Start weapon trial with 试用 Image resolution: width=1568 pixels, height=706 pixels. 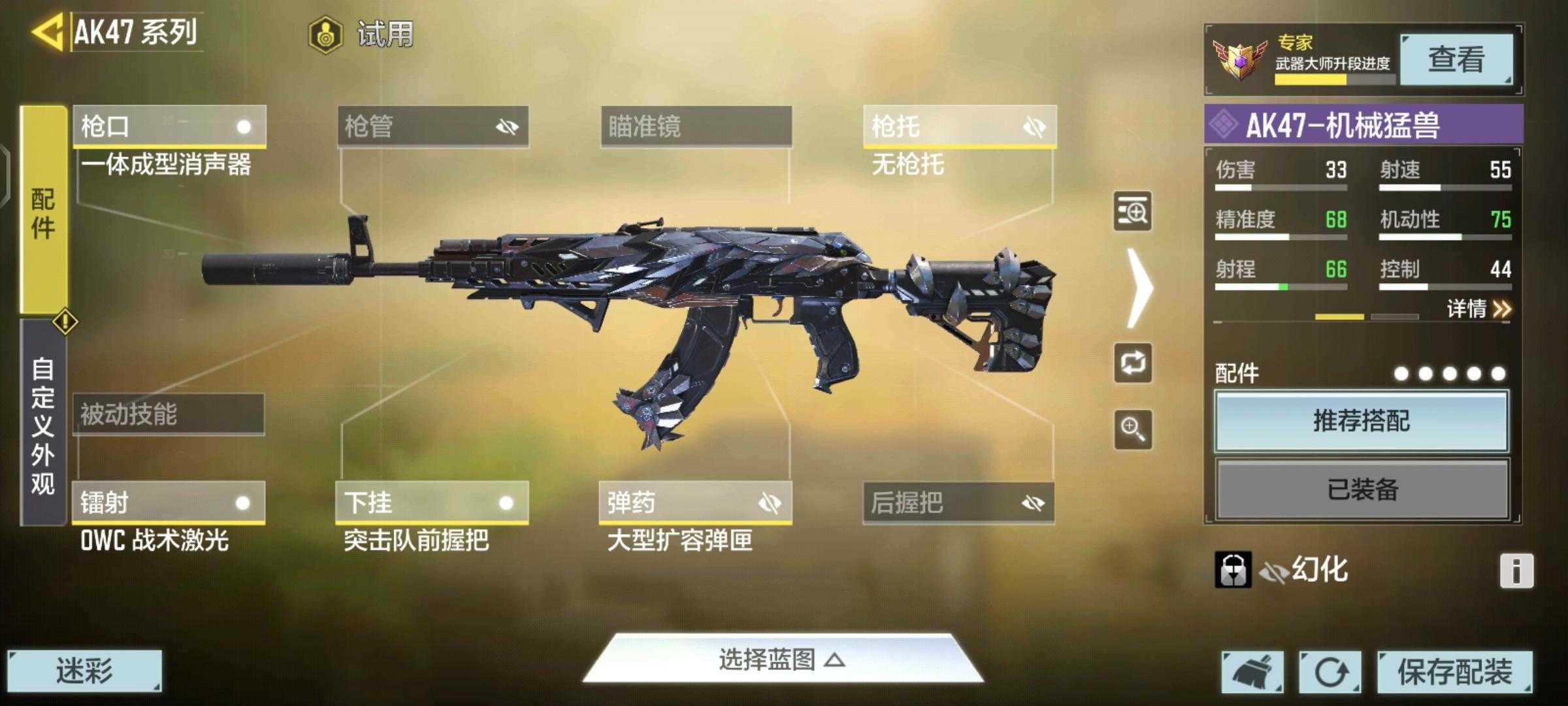coord(361,34)
